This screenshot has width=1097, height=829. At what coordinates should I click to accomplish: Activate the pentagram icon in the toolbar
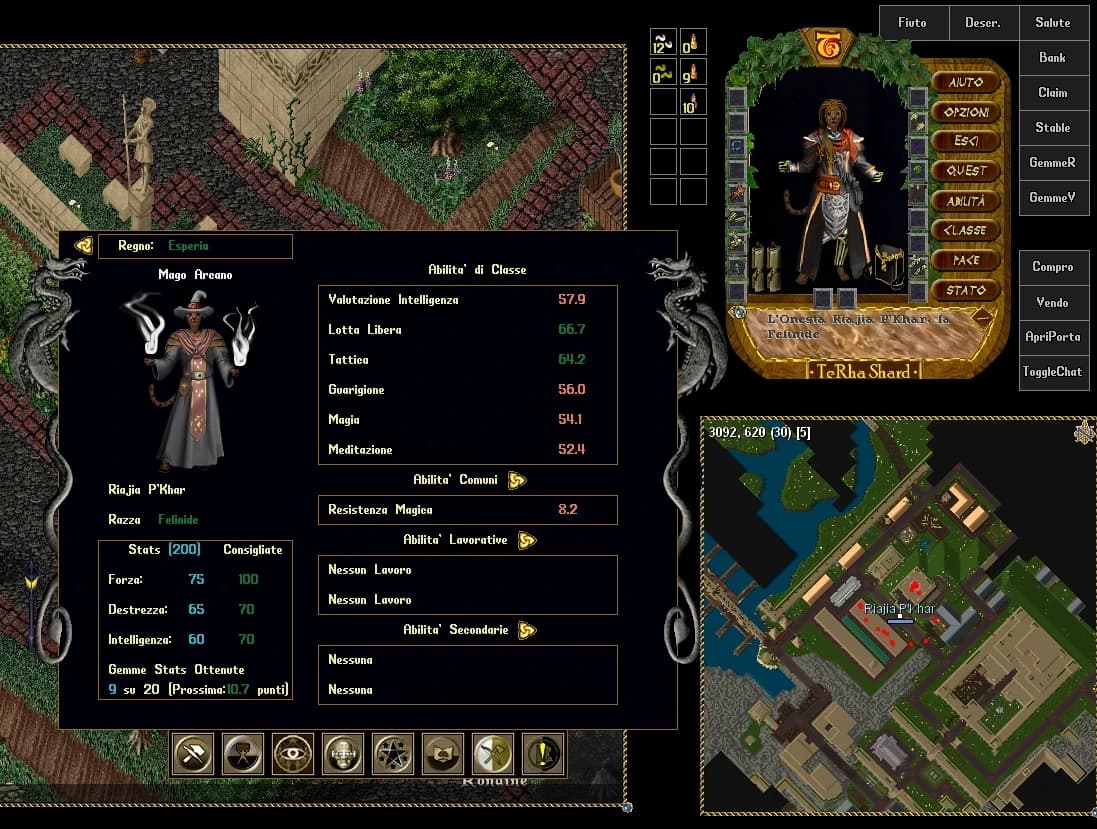[393, 754]
